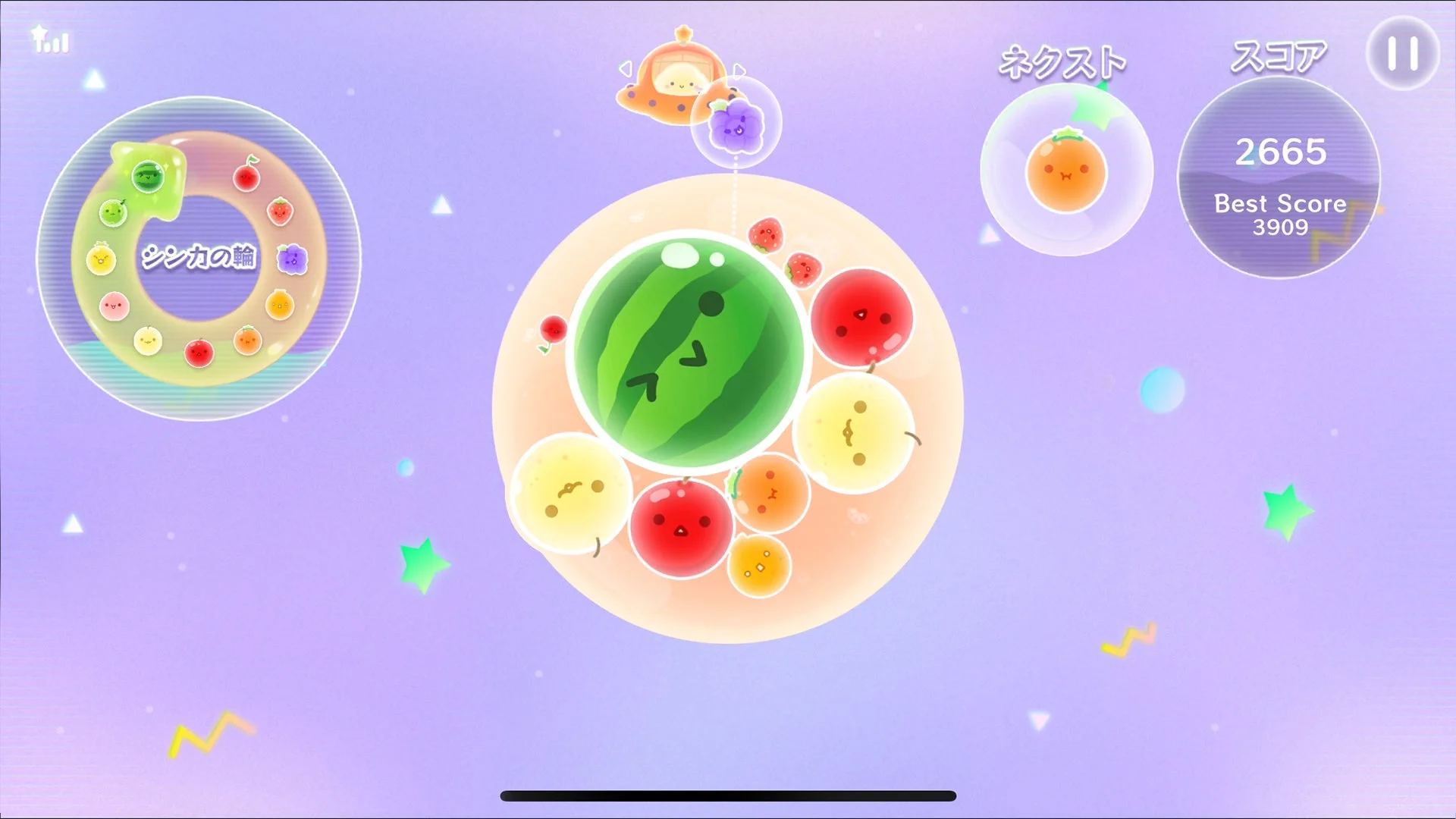The width and height of the screenshot is (1456, 819).
Task: Tap the ネクスト next-fruit orange preview
Action: click(1066, 171)
